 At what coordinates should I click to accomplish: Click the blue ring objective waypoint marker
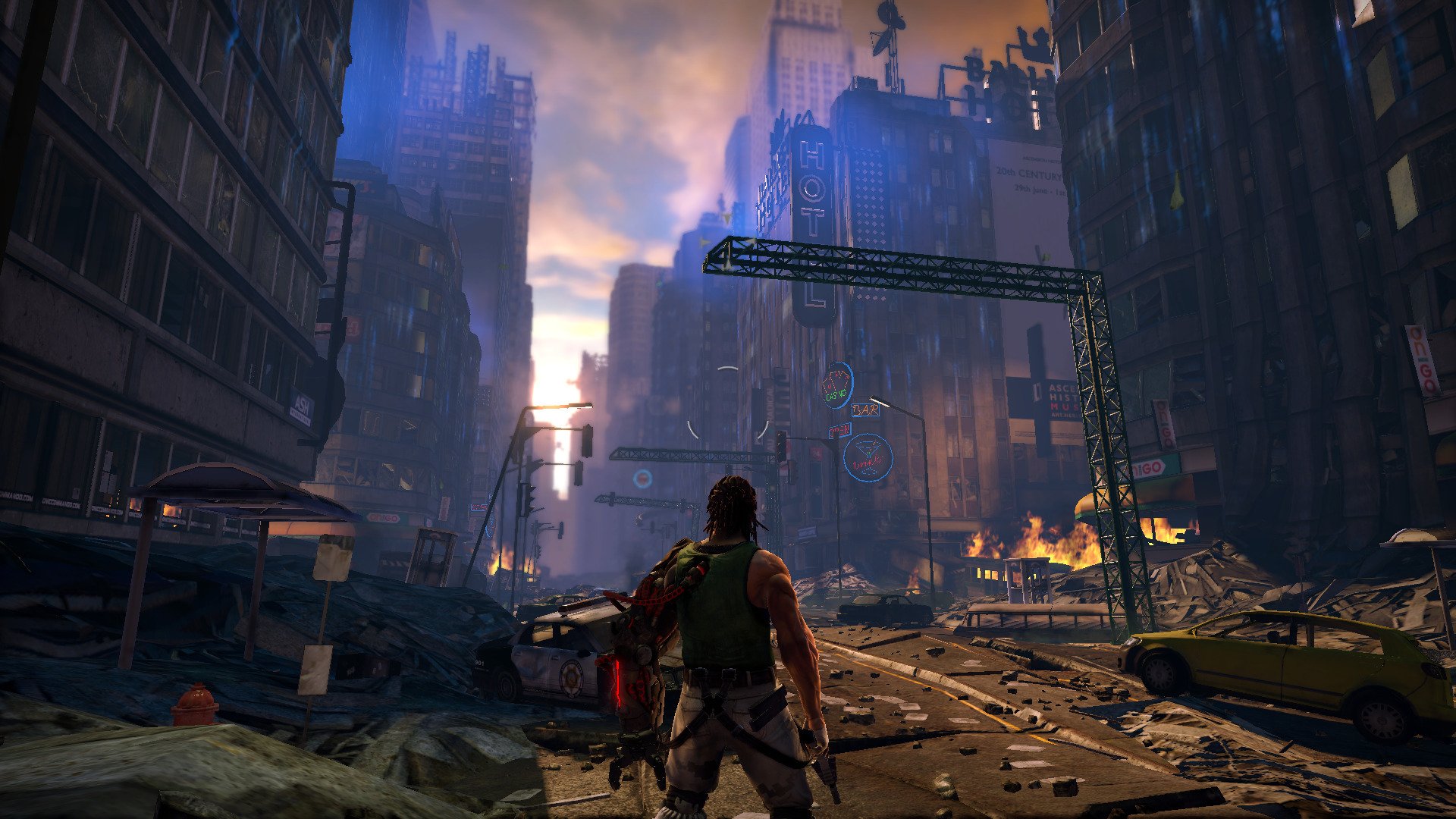(x=642, y=479)
